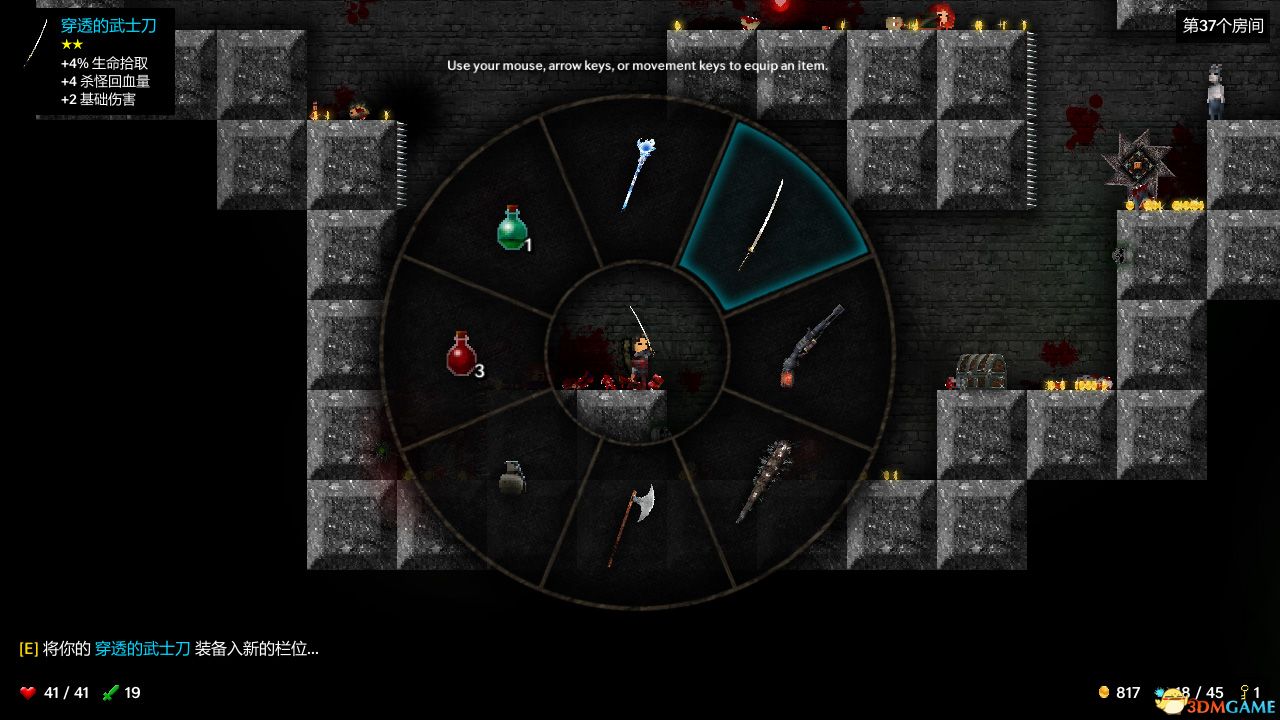Select the red health potion
Image resolution: width=1280 pixels, height=720 pixels.
tap(462, 355)
